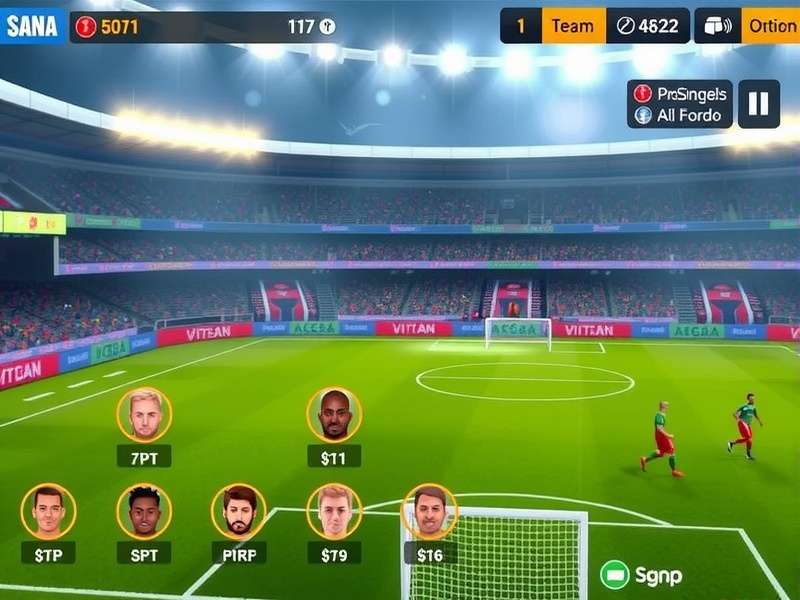This screenshot has width=800, height=600.
Task: Click the green Sgnp button
Action: click(641, 575)
